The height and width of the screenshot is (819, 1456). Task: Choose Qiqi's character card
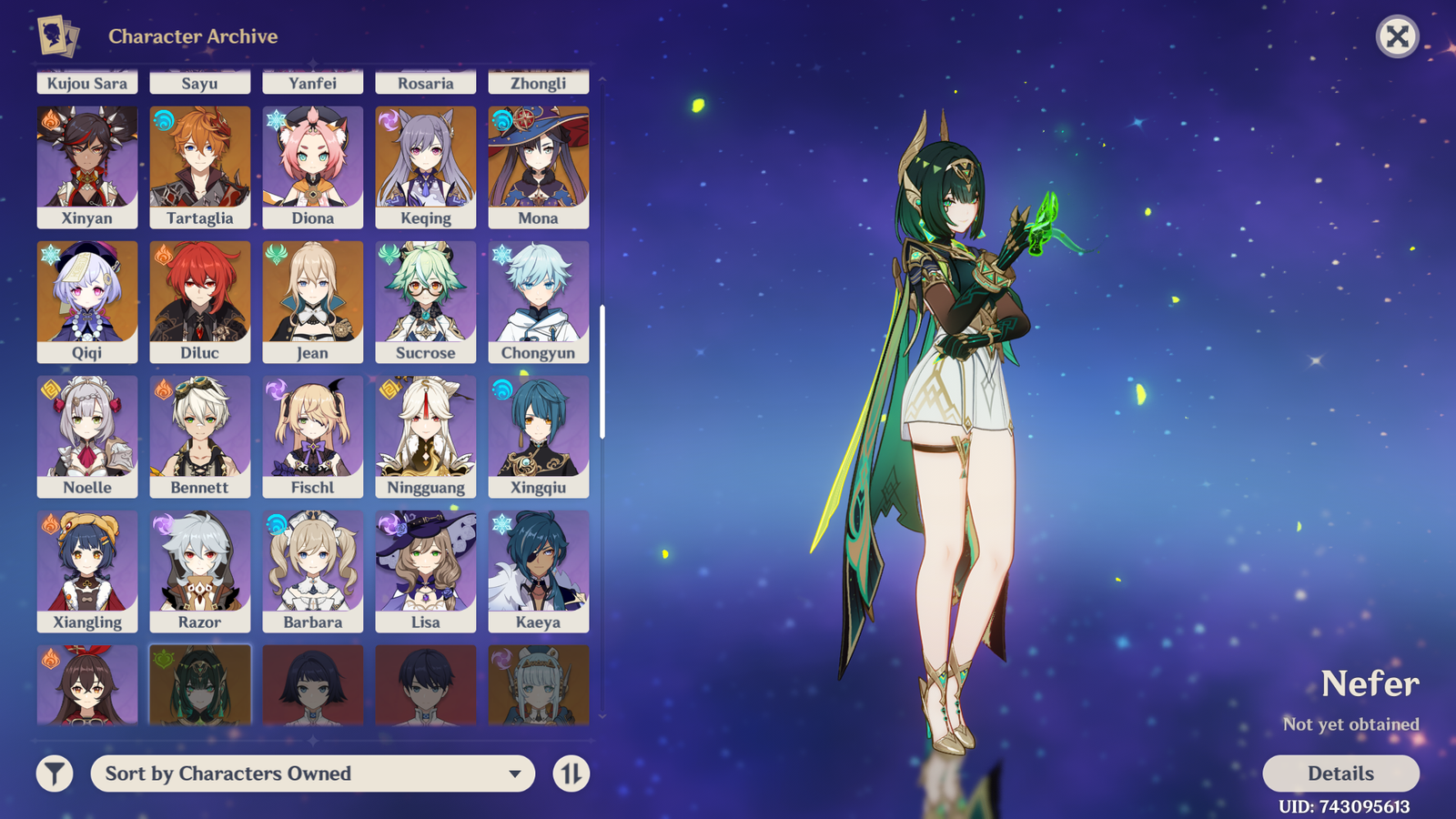(x=87, y=301)
